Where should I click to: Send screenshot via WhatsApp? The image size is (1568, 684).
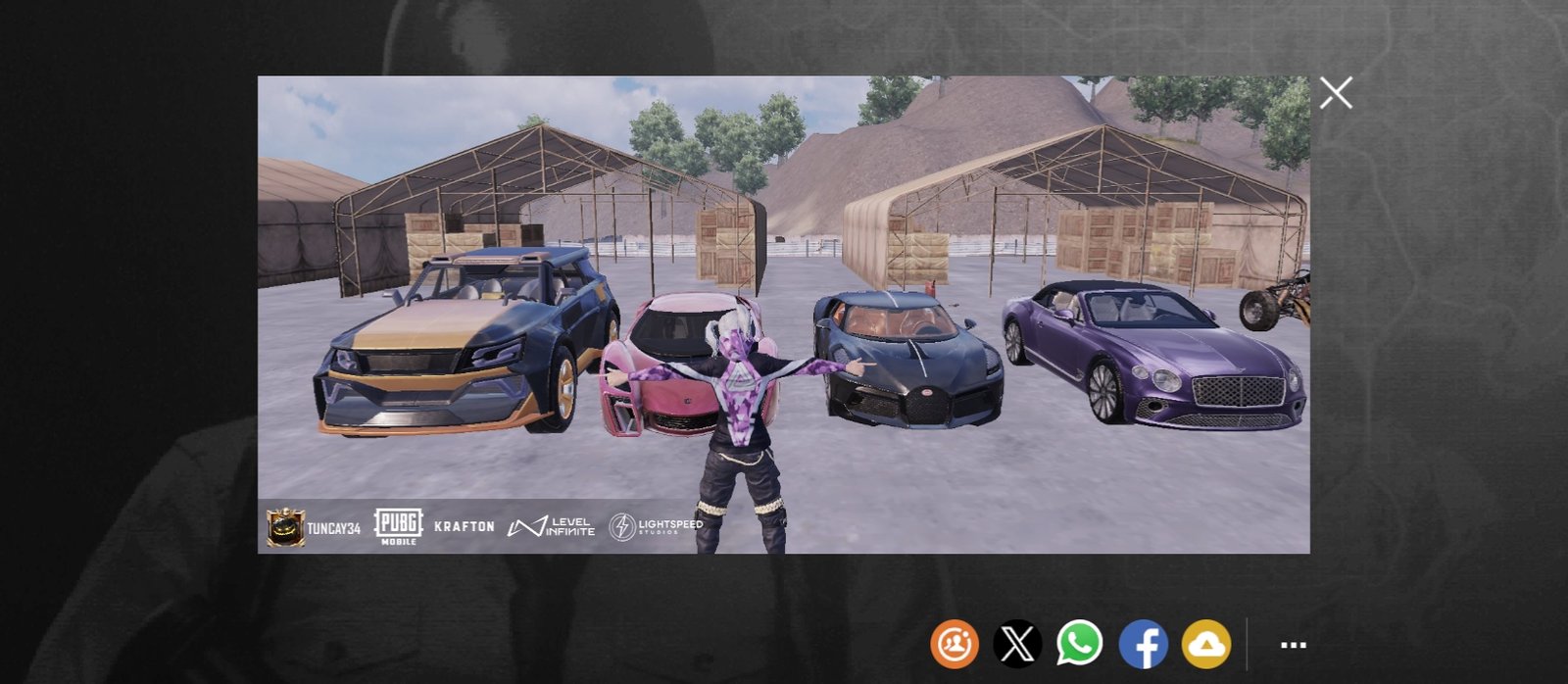1079,644
